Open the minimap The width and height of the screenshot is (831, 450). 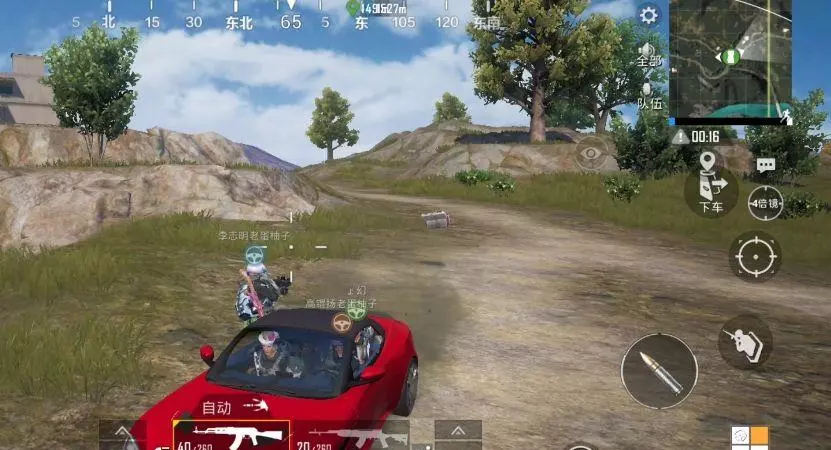730,59
